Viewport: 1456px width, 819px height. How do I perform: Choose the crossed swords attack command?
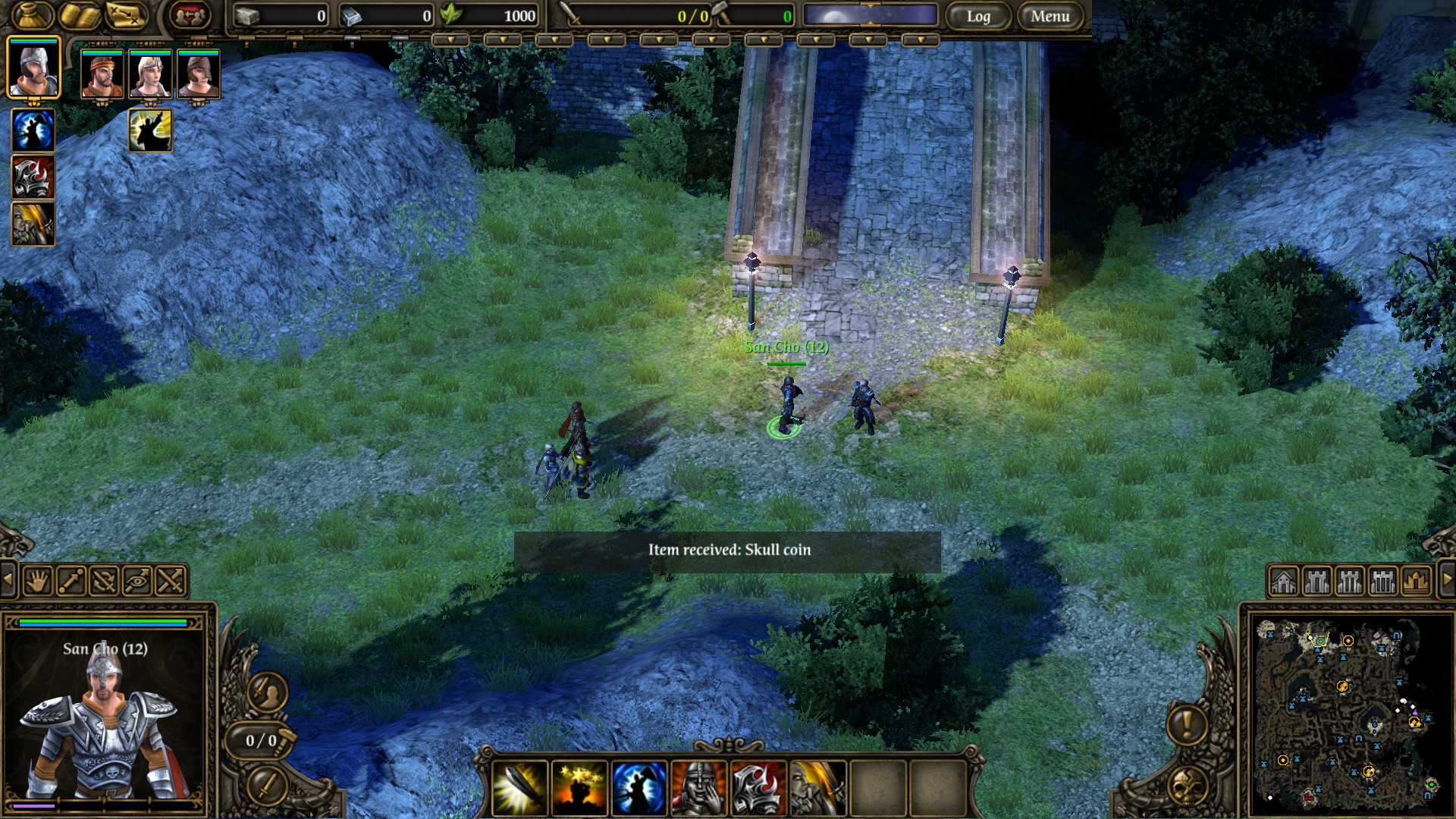pyautogui.click(x=171, y=582)
